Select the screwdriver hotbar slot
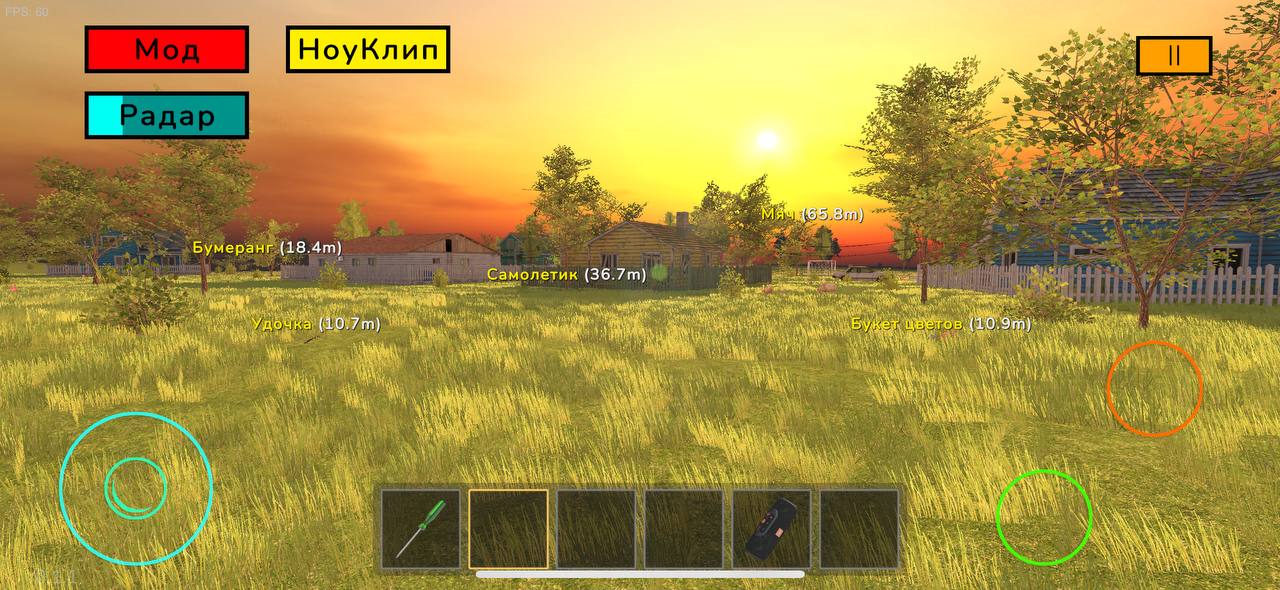Image resolution: width=1280 pixels, height=590 pixels. (x=421, y=529)
